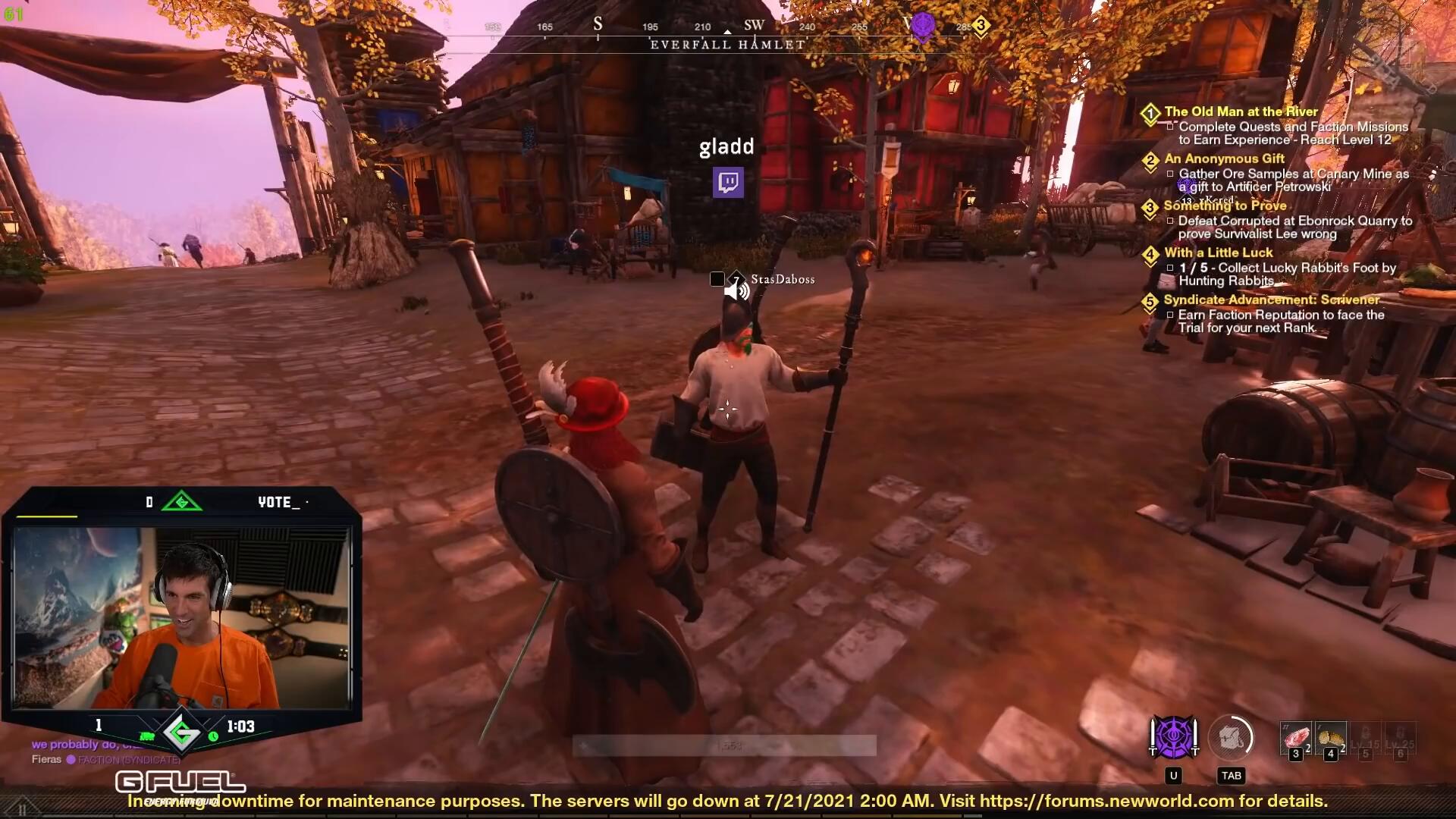Click the compass bar at the top

pos(726,30)
